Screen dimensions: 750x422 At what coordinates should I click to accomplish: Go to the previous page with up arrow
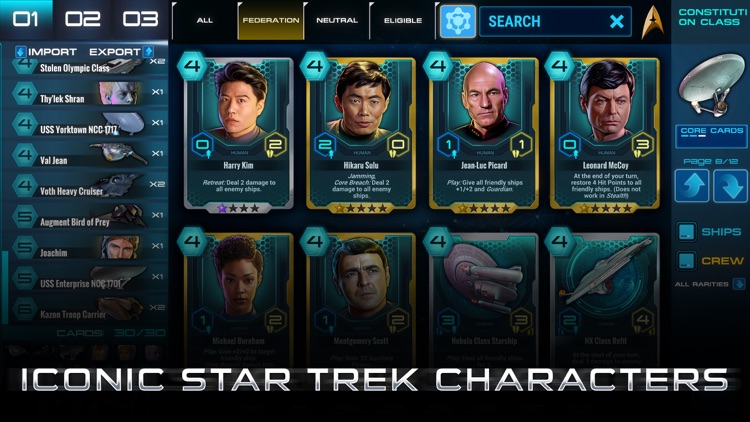tap(691, 186)
